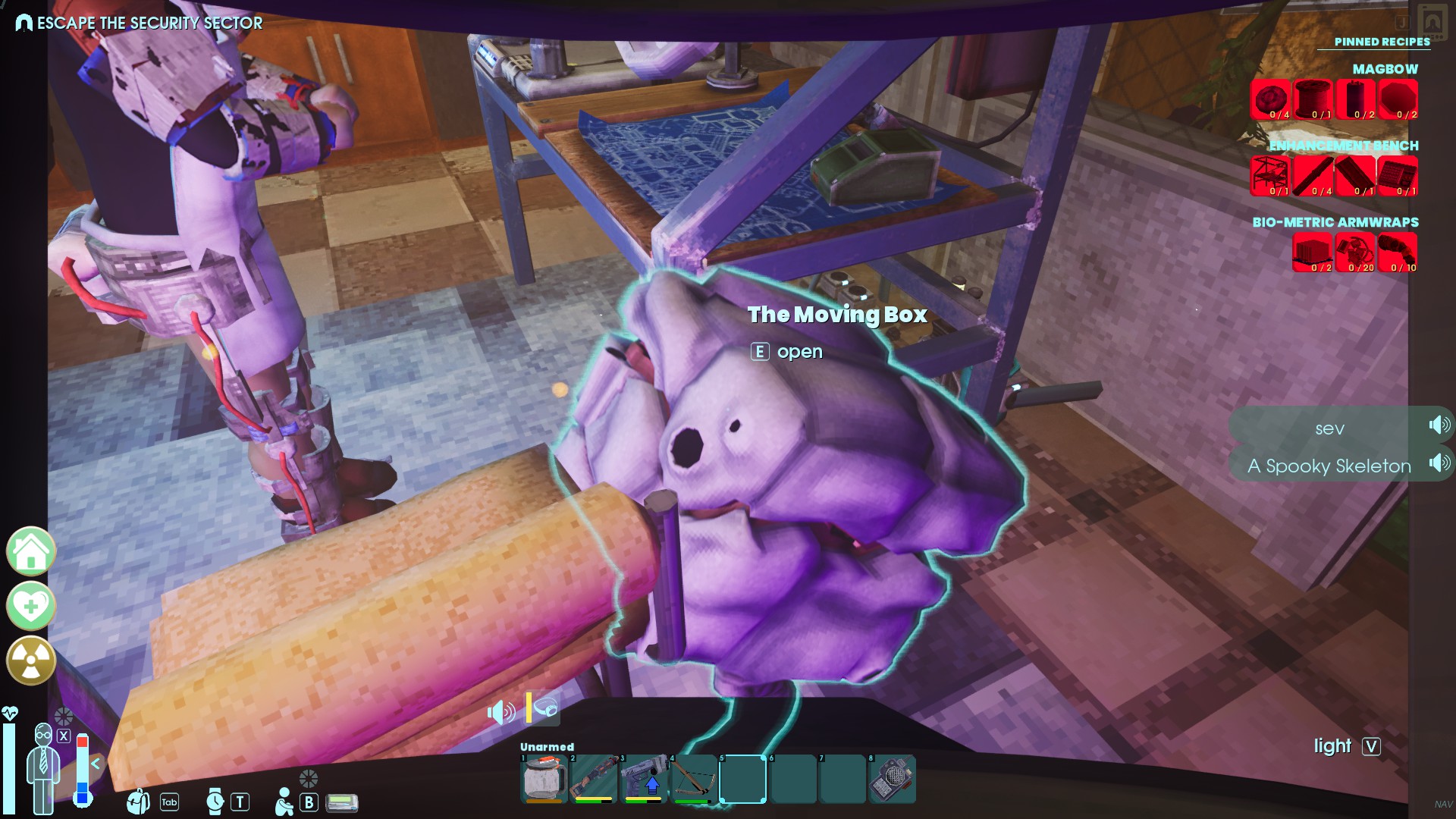
Task: Click the pager device icon
Action: click(x=342, y=802)
